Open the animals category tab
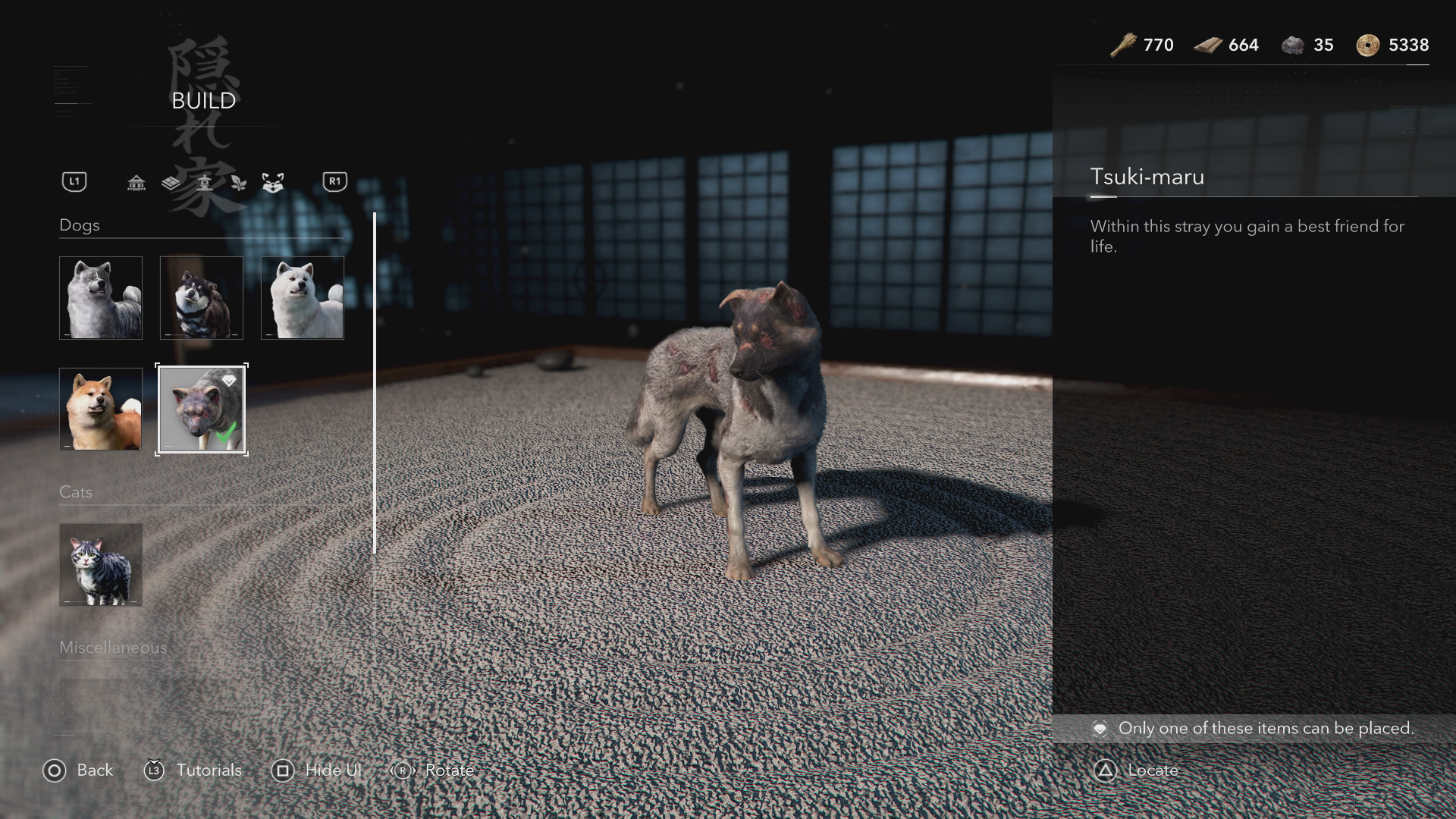The image size is (1456, 819). coord(273,183)
